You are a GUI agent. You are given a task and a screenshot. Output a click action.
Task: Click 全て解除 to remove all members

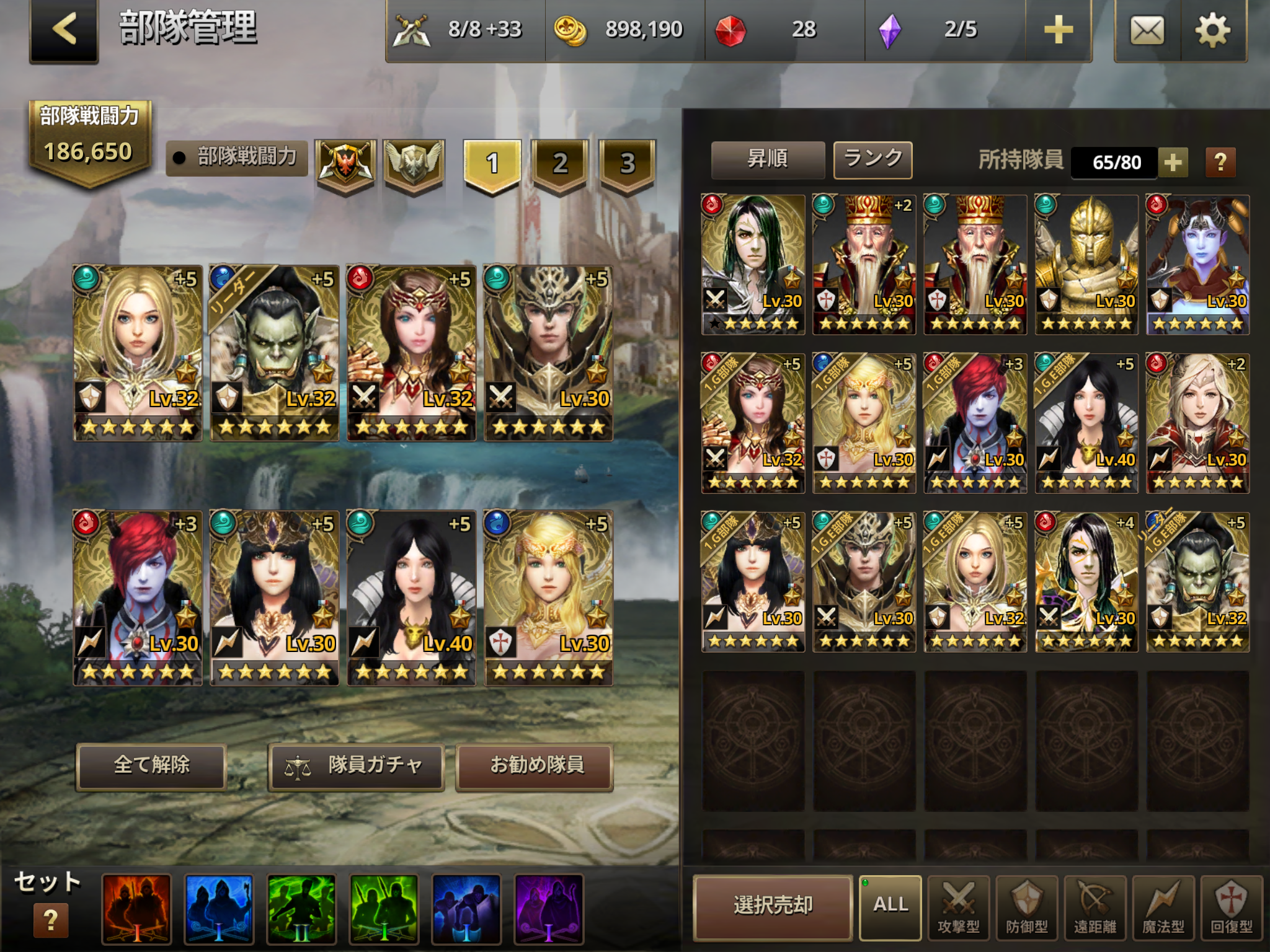tap(151, 766)
